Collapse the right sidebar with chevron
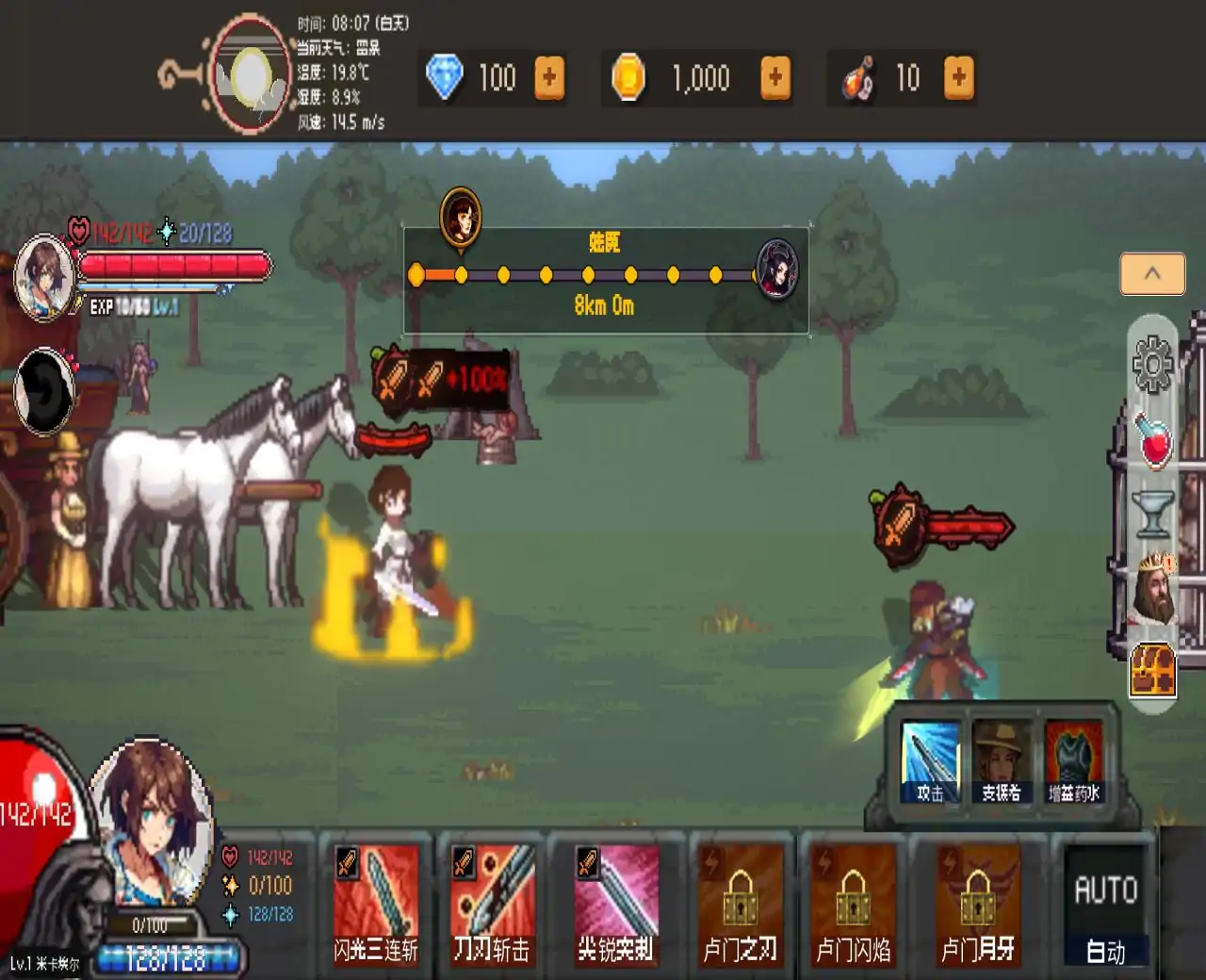 click(x=1151, y=272)
